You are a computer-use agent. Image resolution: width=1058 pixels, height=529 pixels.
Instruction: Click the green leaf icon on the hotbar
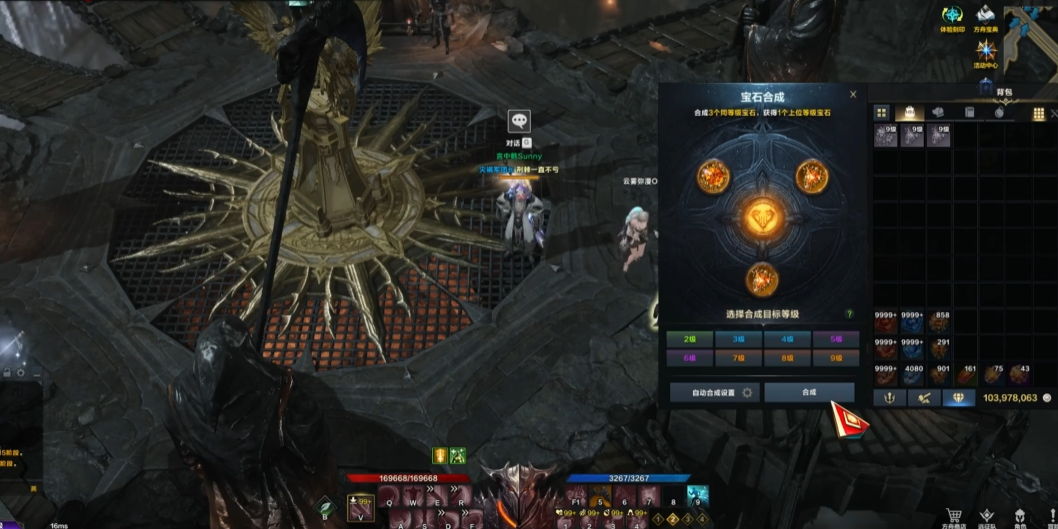[325, 508]
